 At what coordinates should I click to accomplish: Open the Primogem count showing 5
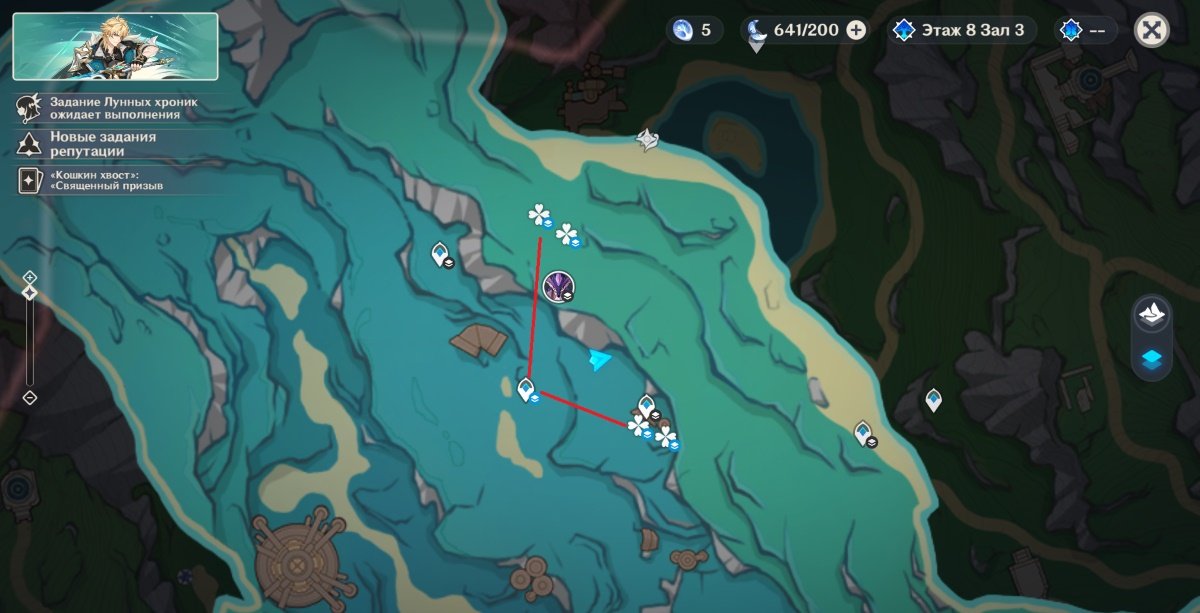(x=694, y=30)
